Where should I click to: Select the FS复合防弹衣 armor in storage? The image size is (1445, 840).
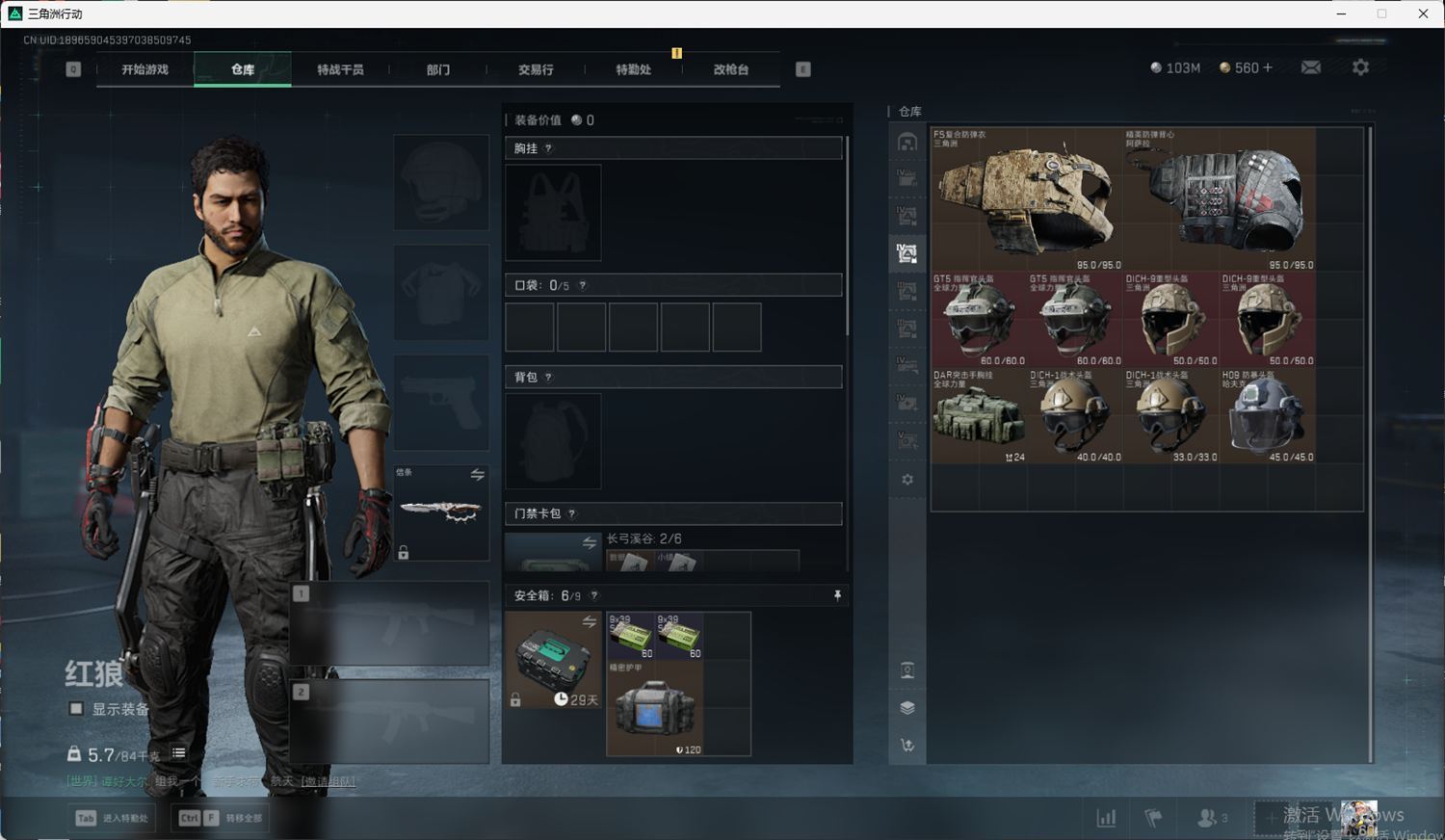[1026, 199]
